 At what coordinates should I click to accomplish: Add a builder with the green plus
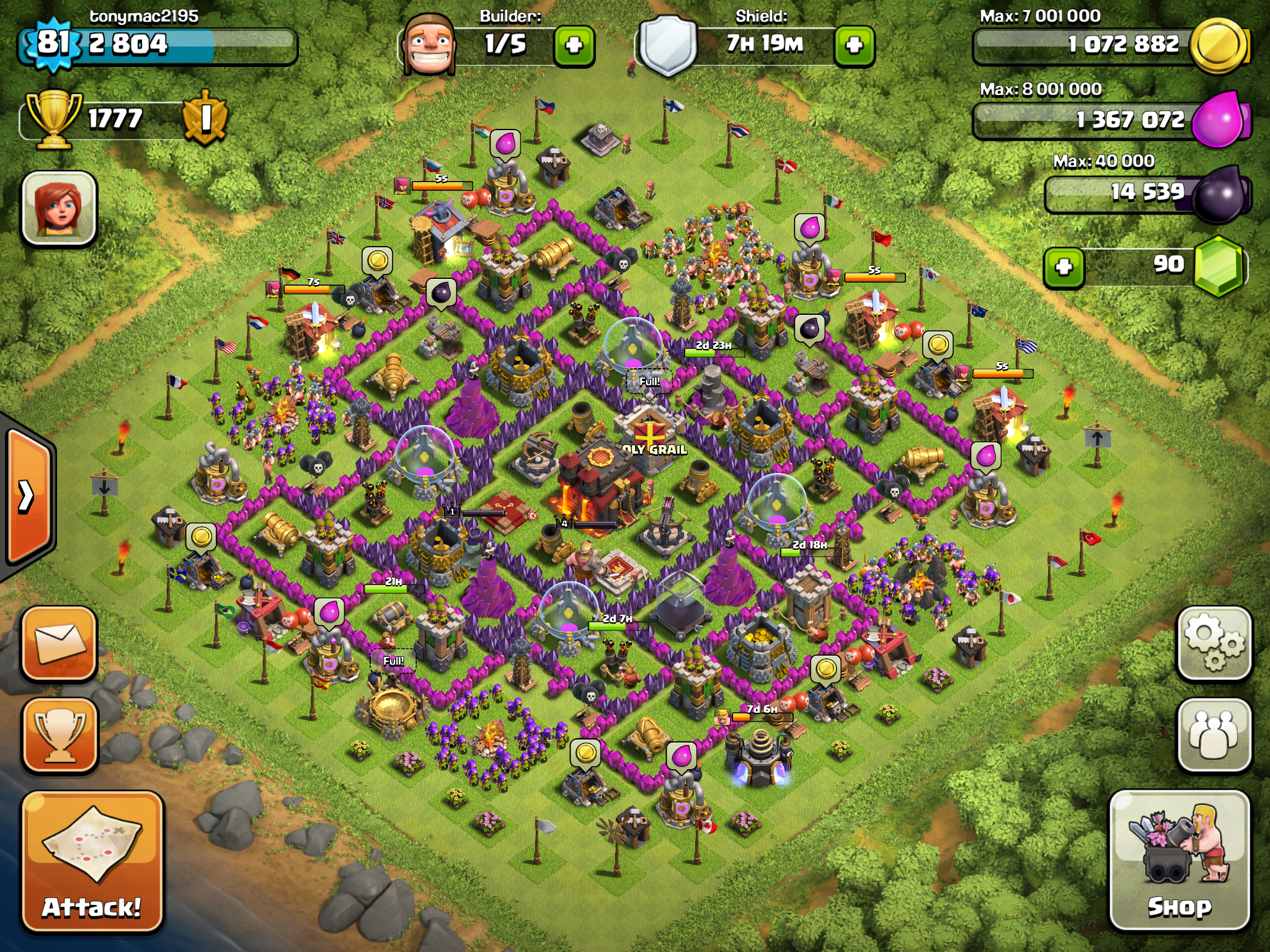coord(574,45)
